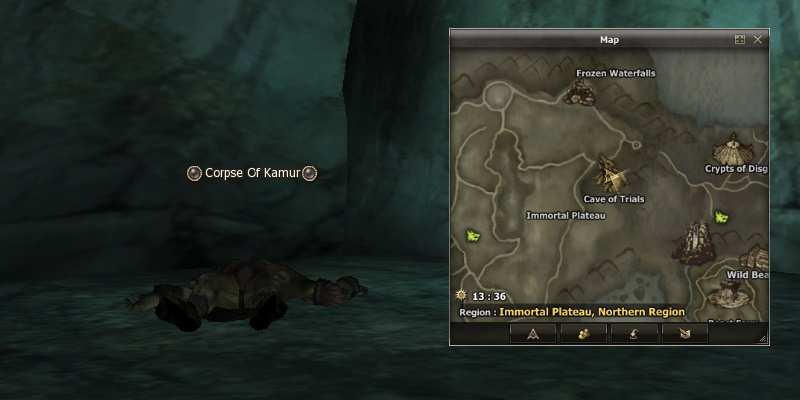The height and width of the screenshot is (400, 800).
Task: Click the Map window resize grip
Action: point(763,340)
